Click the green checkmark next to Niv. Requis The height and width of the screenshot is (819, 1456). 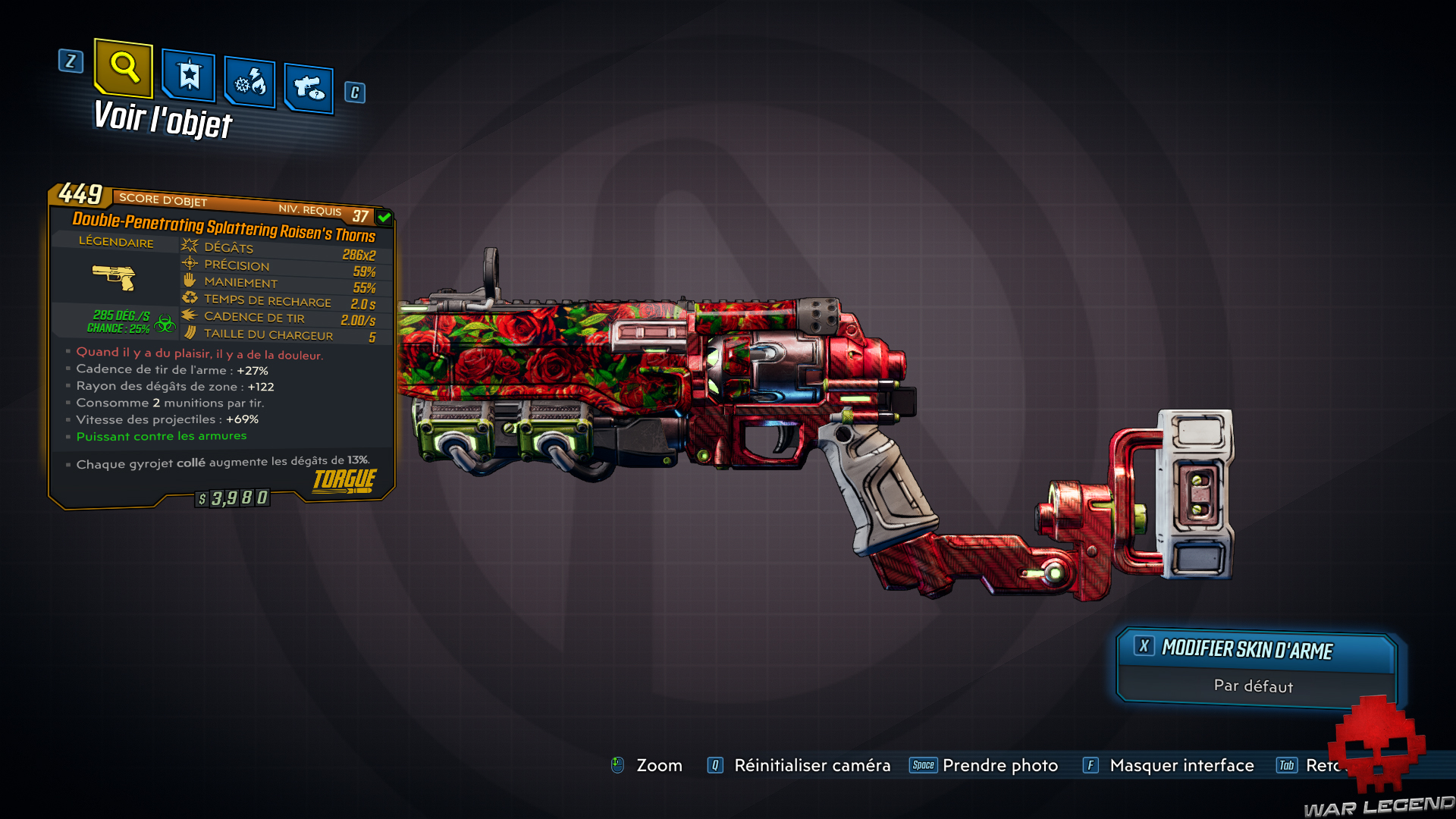click(x=384, y=216)
